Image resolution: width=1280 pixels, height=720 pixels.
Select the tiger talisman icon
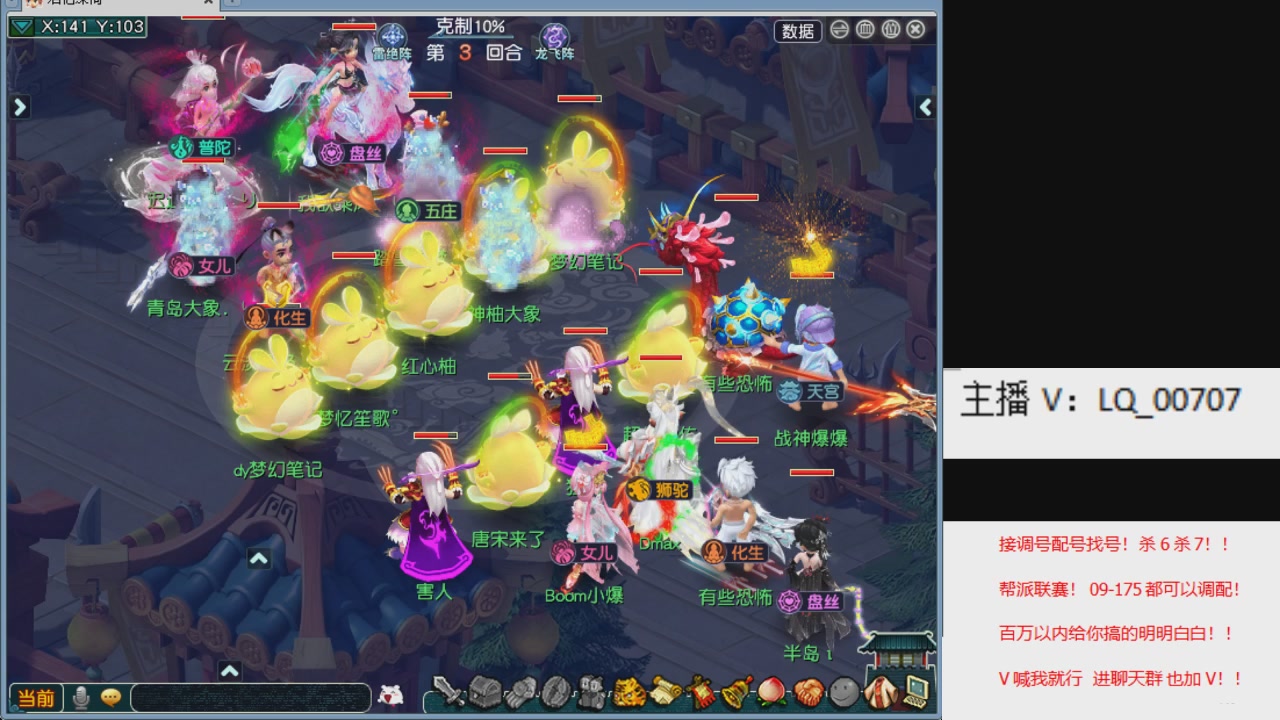[628, 692]
